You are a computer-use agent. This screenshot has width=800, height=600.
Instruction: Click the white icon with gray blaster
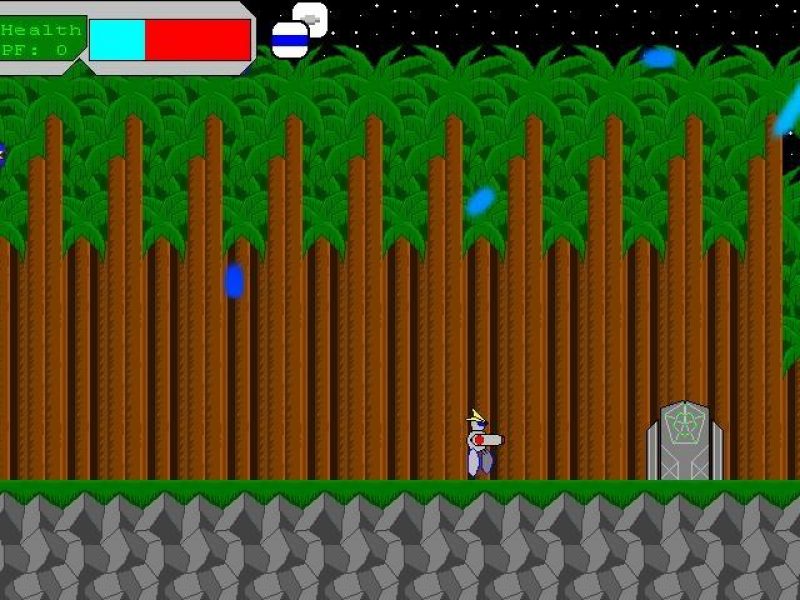[313, 17]
